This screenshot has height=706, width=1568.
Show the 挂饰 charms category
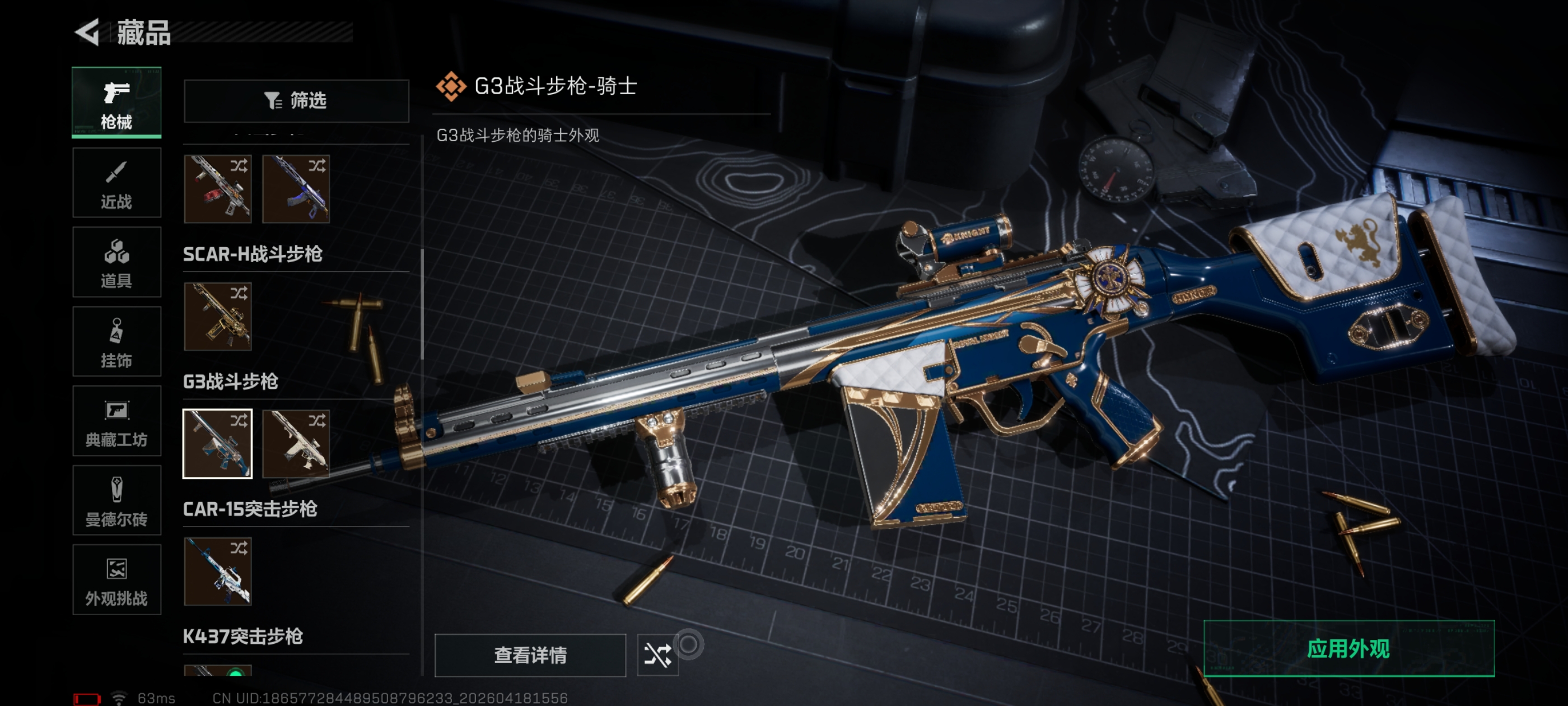pyautogui.click(x=116, y=342)
